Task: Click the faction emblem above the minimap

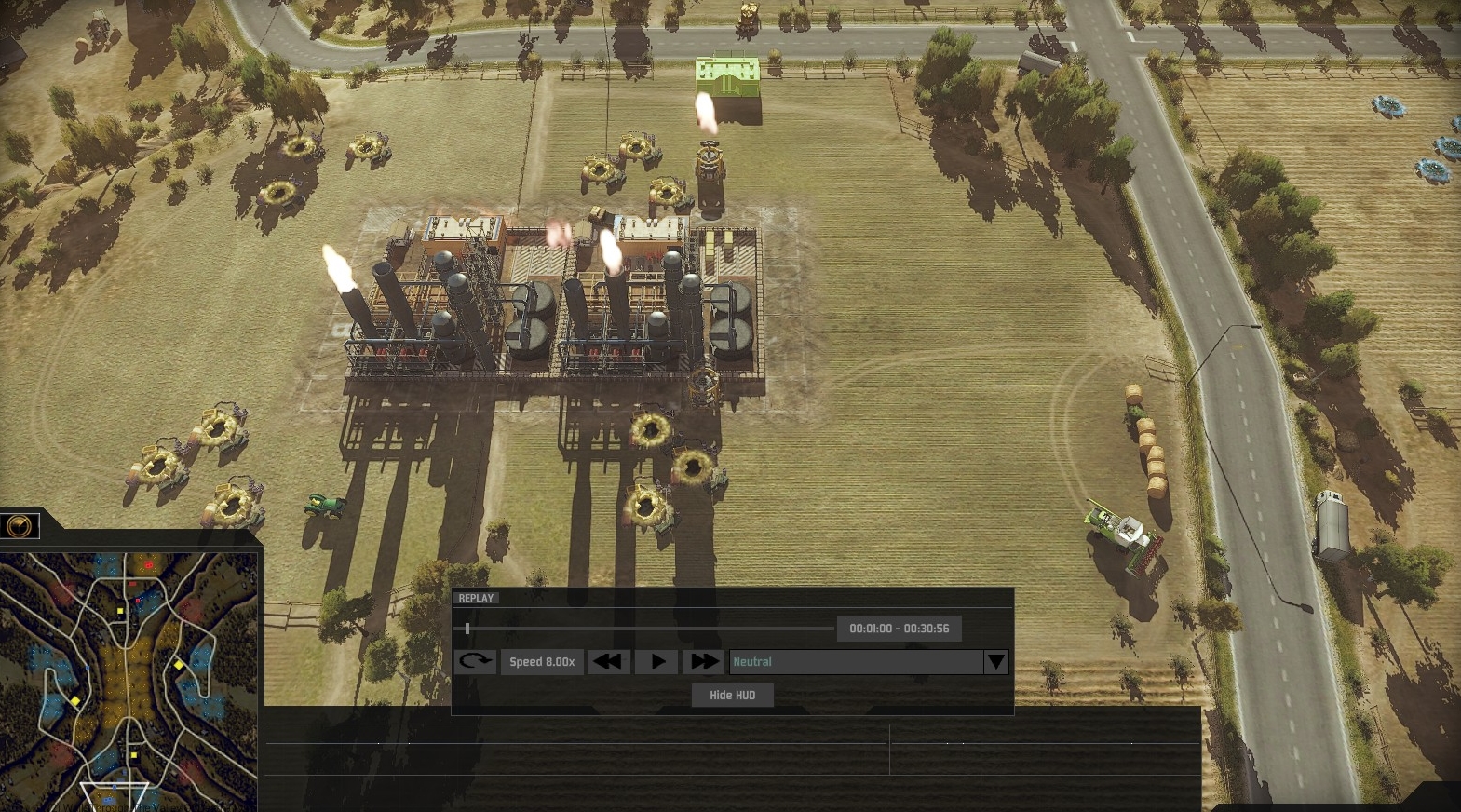Action: (x=19, y=524)
